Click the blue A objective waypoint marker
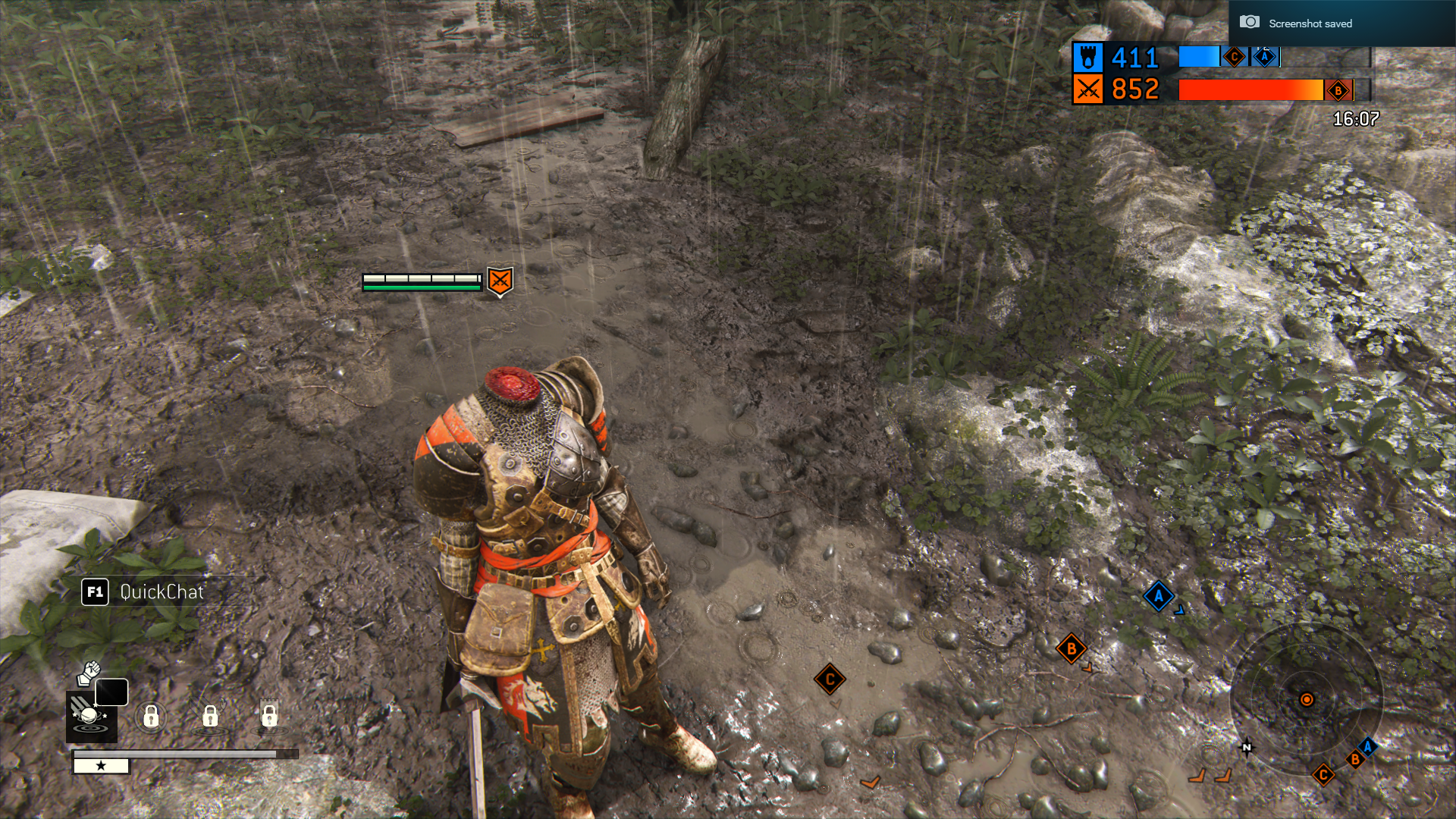Screen dimensions: 1456x819 pos(1158,596)
